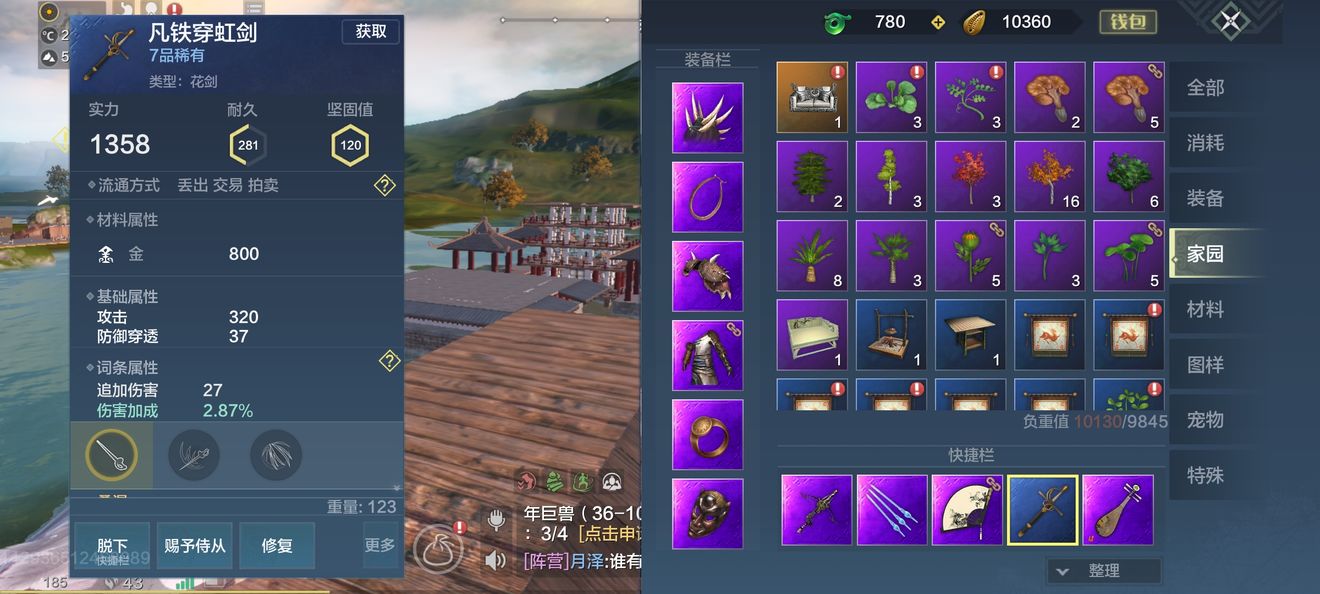Select the 材料 materials tab
Viewport: 1320px width, 594px height.
[1205, 309]
